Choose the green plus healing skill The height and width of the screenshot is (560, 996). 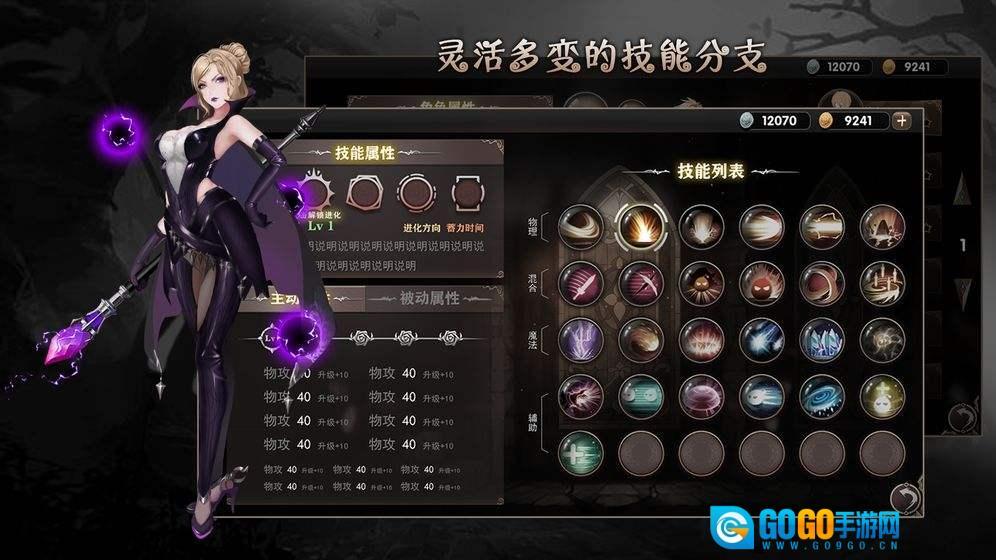click(581, 454)
